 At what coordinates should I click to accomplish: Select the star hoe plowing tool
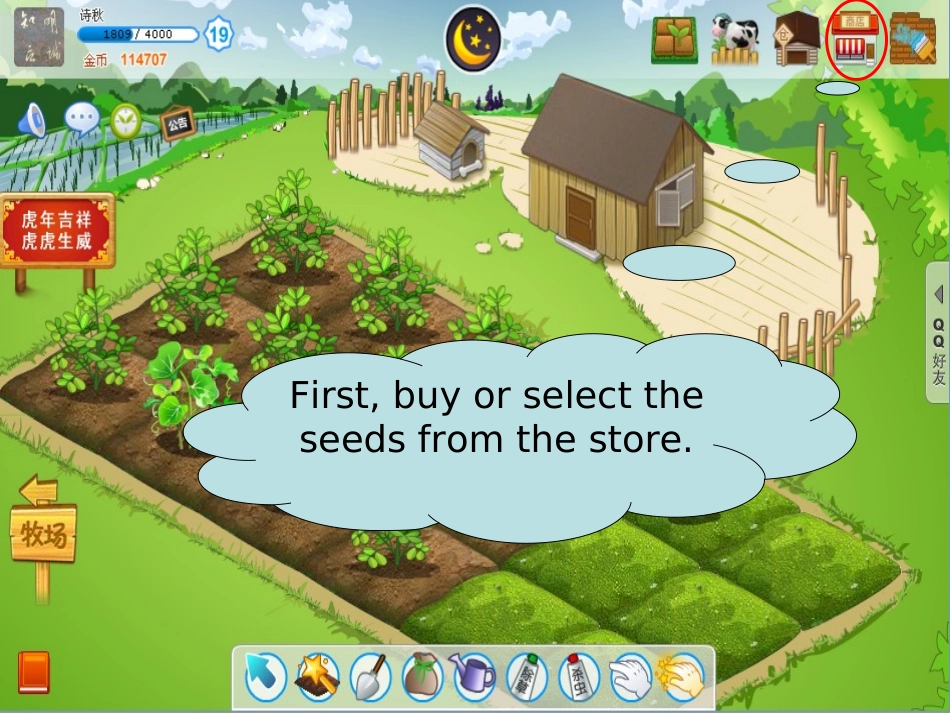[x=318, y=677]
